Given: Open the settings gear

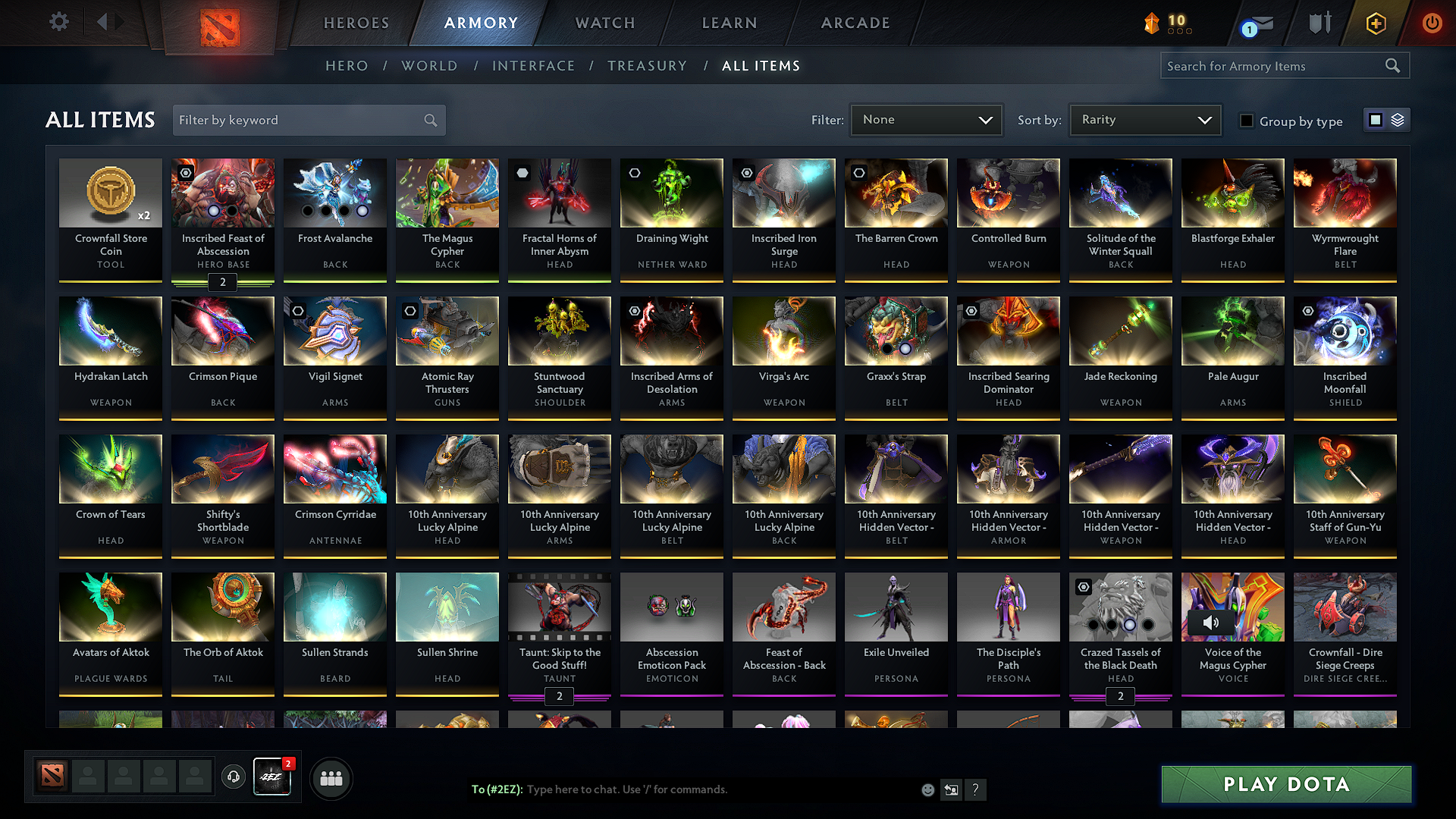Looking at the screenshot, I should [58, 21].
